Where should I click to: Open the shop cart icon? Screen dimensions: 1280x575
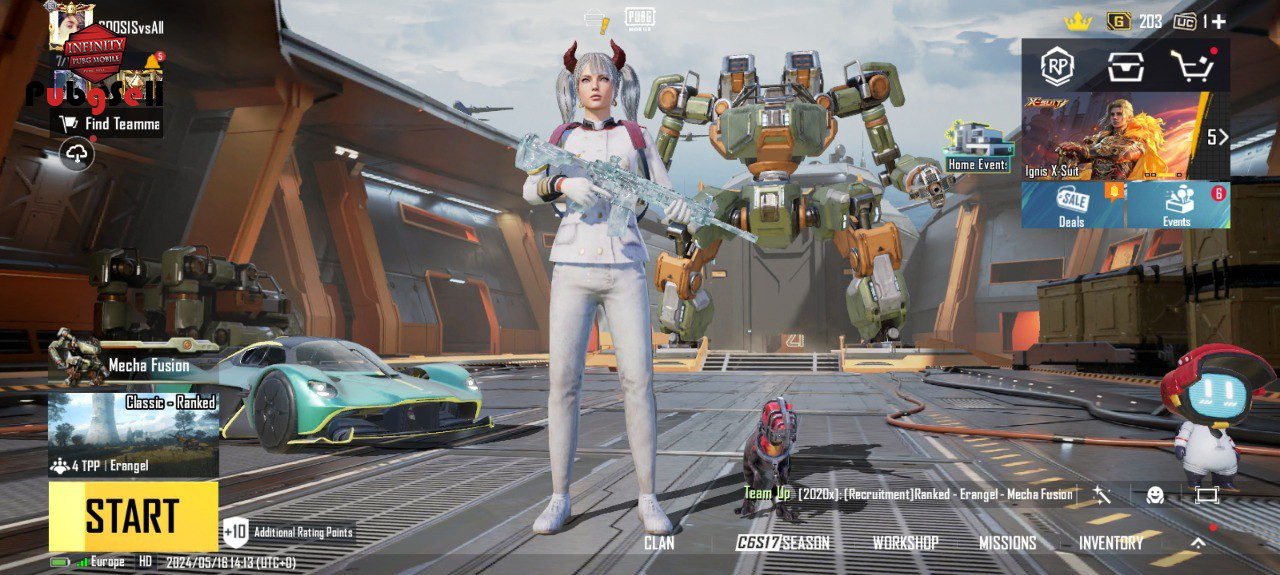coord(1193,67)
